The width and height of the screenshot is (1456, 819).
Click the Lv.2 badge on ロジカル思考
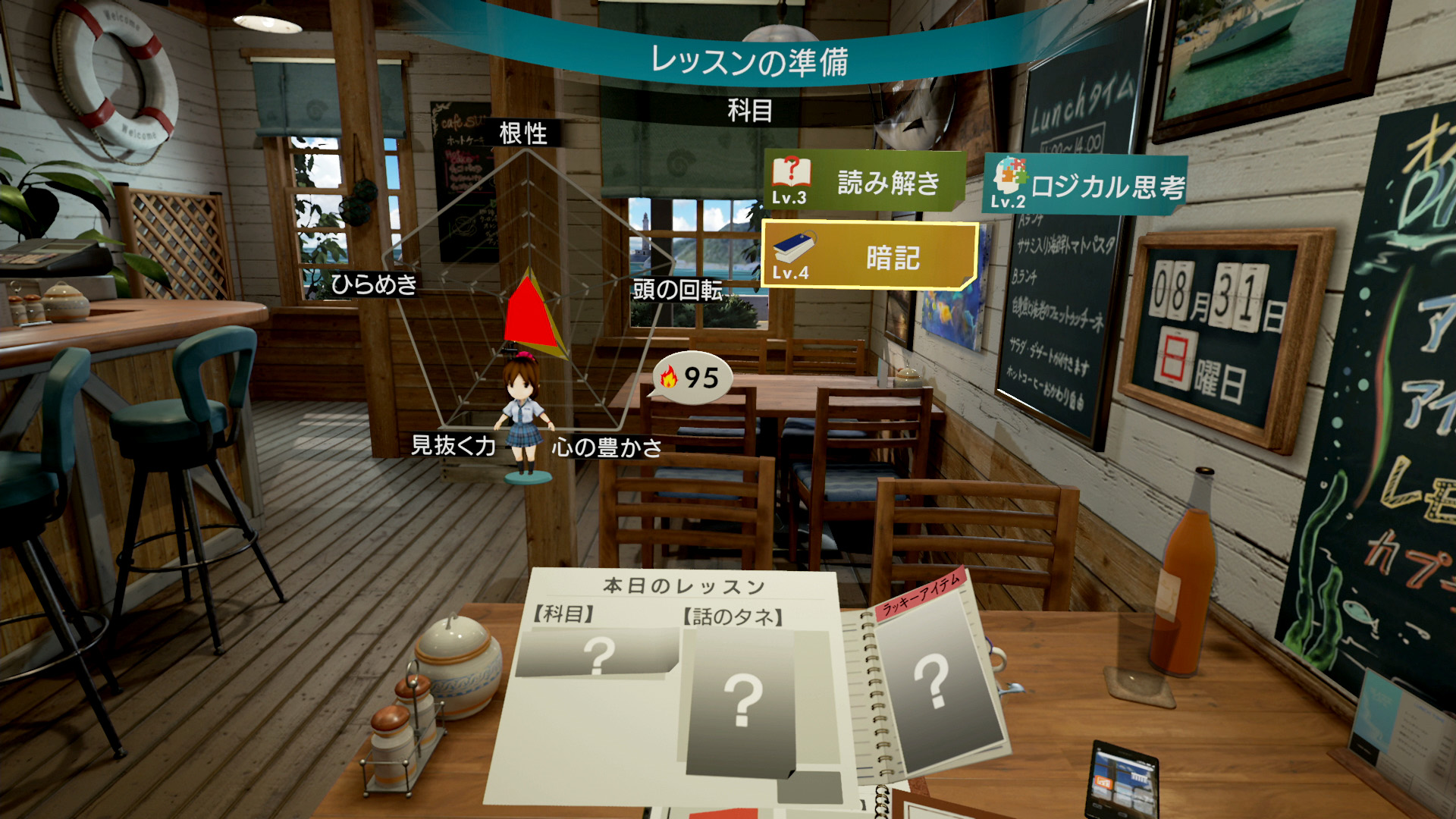[x=1007, y=203]
